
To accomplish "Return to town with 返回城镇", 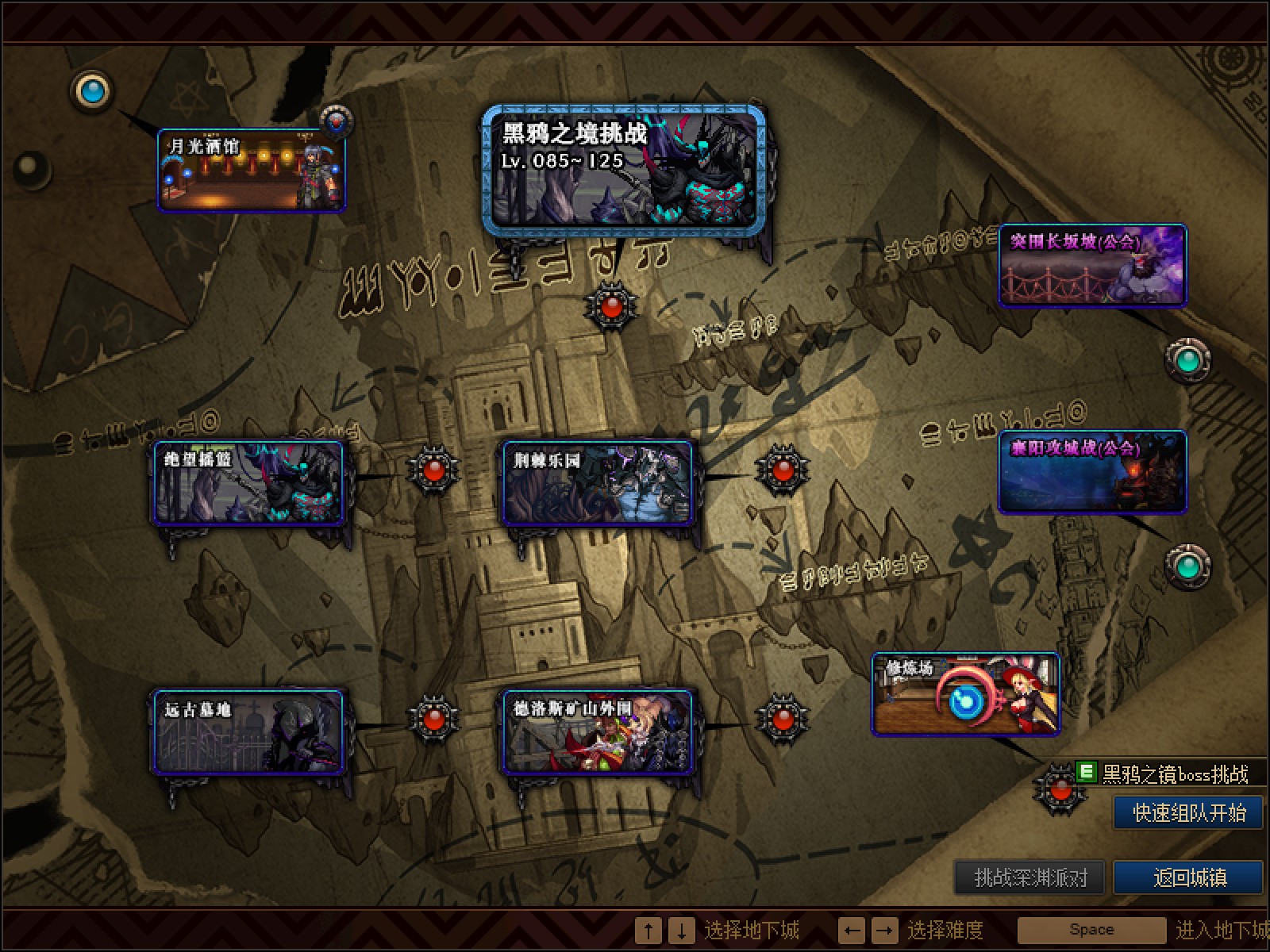I will click(1188, 877).
